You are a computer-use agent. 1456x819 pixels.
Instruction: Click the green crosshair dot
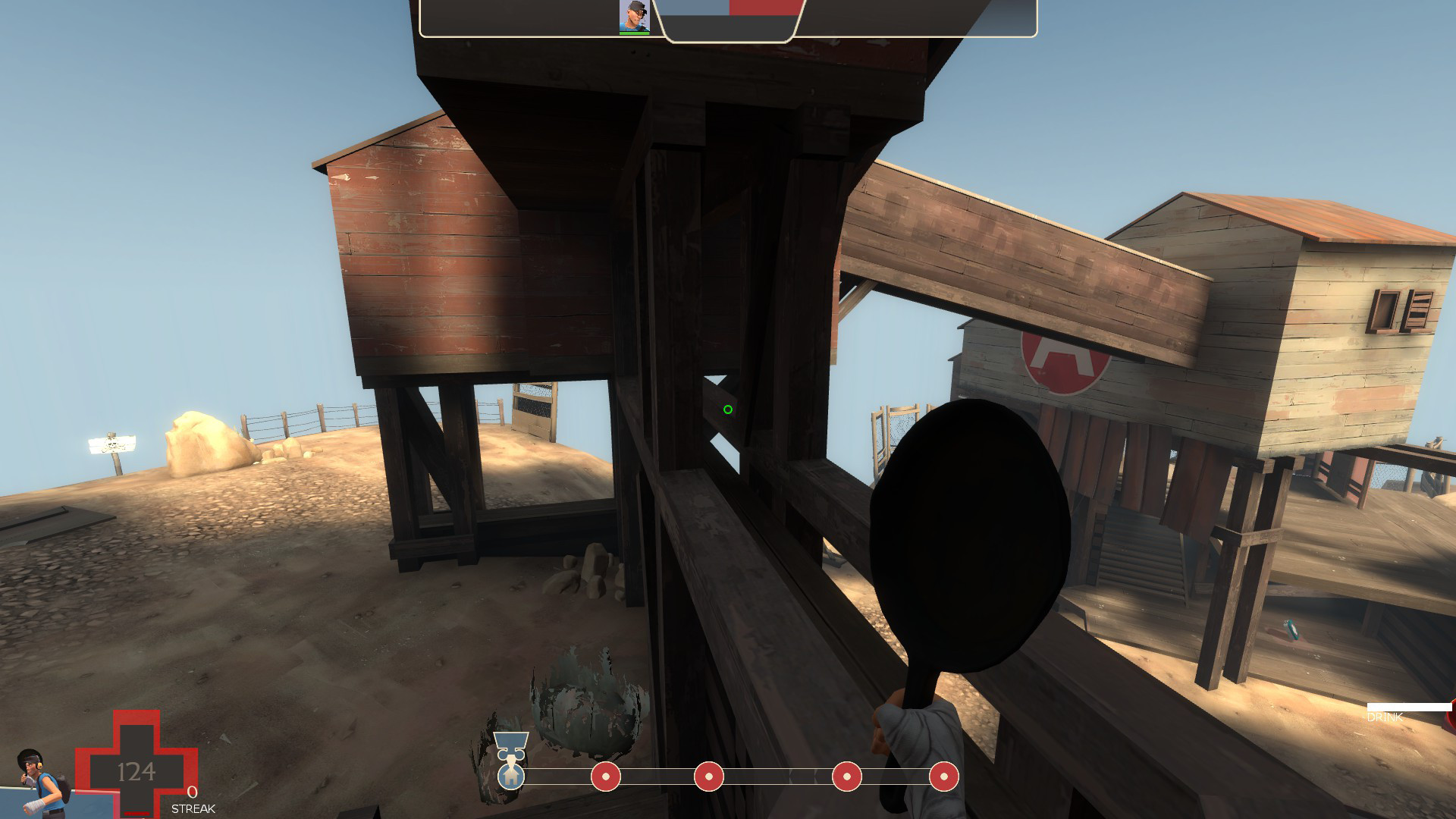[x=727, y=409]
